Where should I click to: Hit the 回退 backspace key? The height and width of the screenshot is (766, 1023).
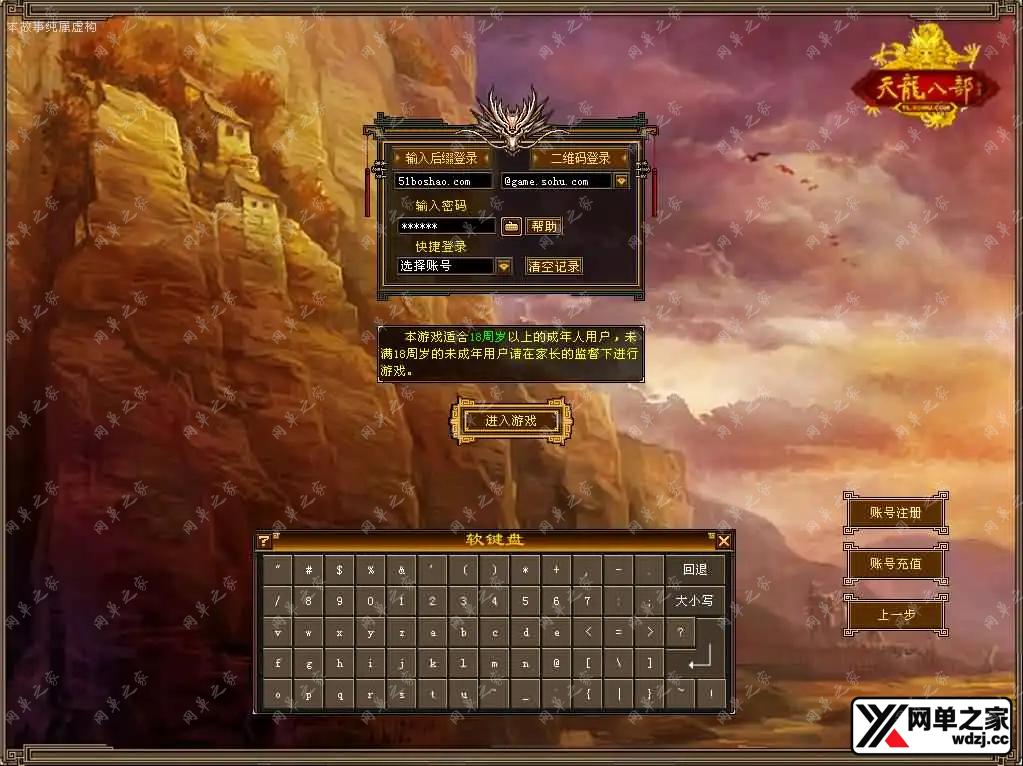pyautogui.click(x=695, y=570)
